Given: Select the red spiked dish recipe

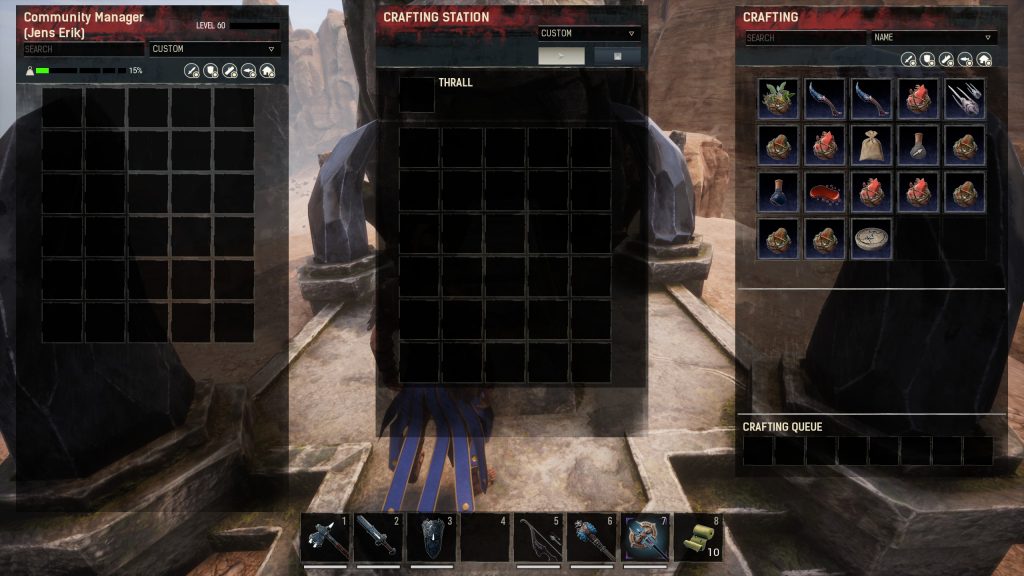Looking at the screenshot, I should point(825,191).
